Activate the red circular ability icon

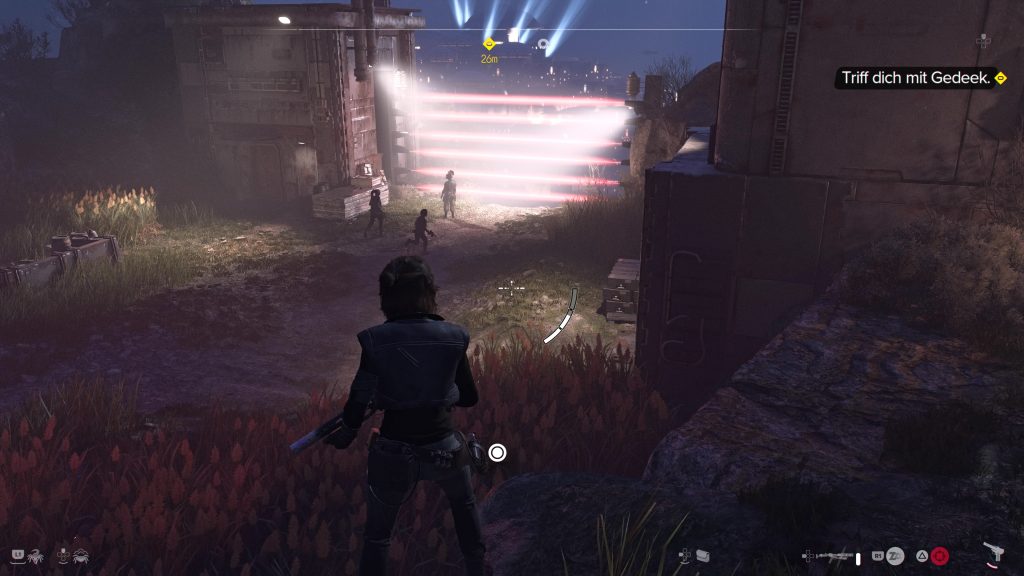coord(939,555)
